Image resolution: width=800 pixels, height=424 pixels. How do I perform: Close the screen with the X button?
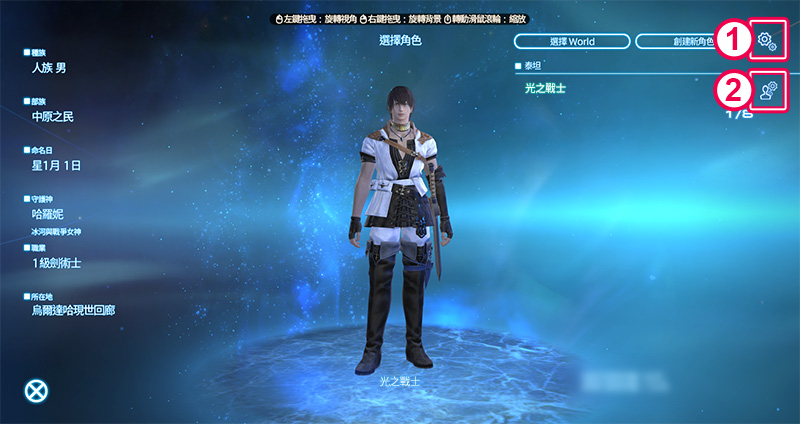tap(36, 391)
